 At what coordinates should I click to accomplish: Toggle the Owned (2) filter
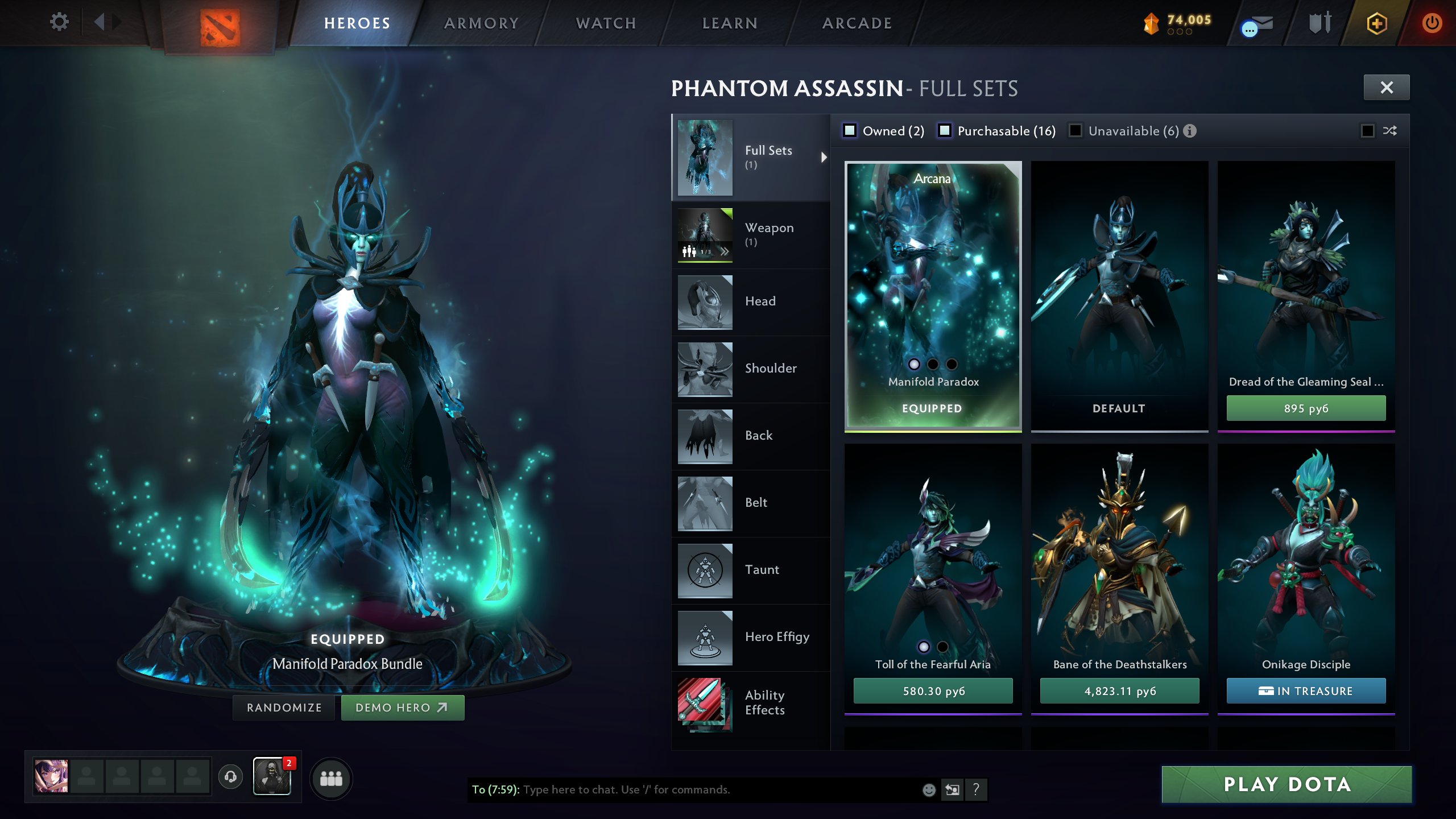[850, 131]
